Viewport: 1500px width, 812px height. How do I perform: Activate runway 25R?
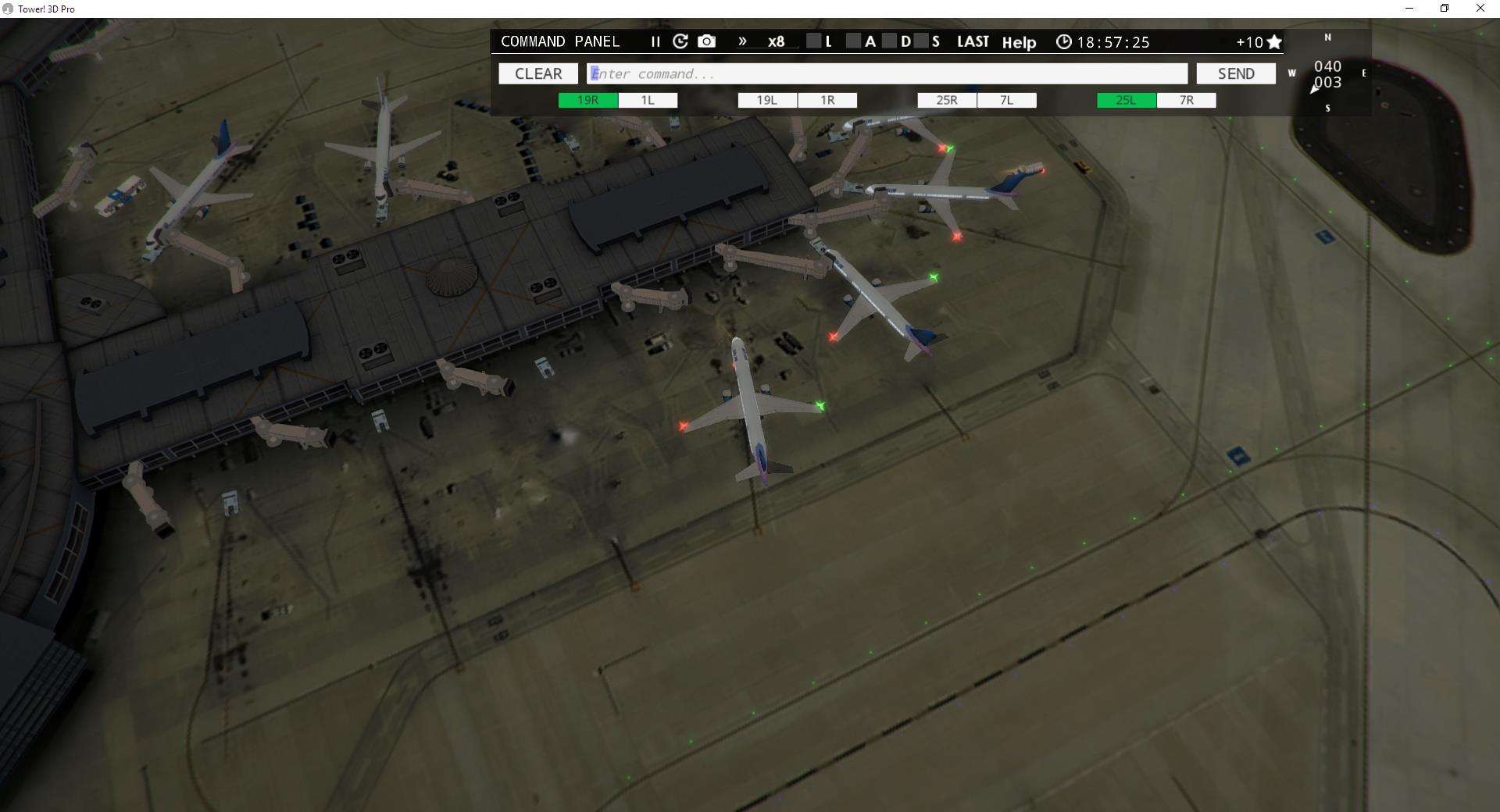(946, 100)
